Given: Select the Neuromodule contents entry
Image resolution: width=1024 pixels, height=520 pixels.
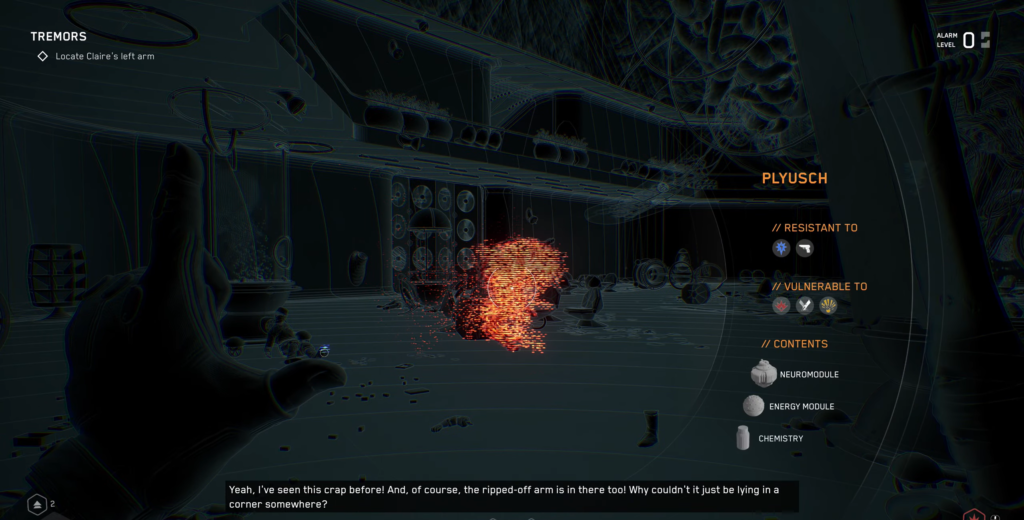Looking at the screenshot, I should coord(795,374).
